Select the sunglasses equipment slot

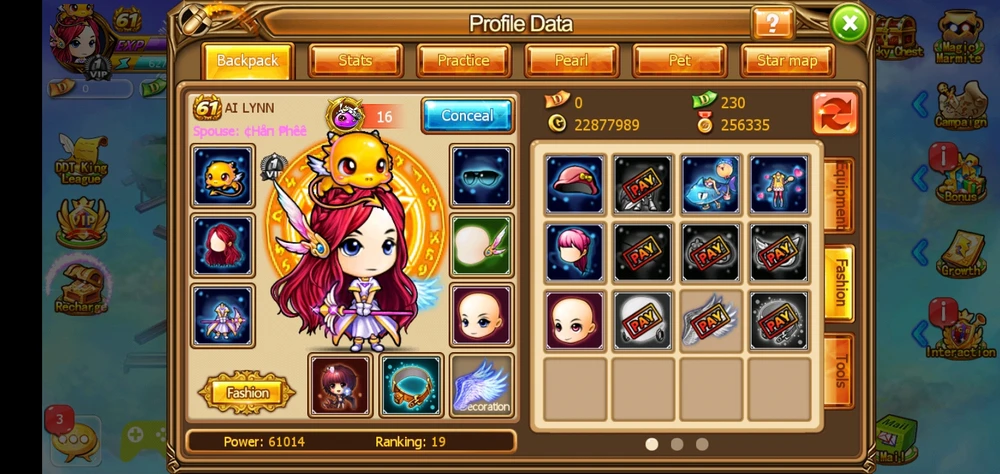(x=482, y=176)
